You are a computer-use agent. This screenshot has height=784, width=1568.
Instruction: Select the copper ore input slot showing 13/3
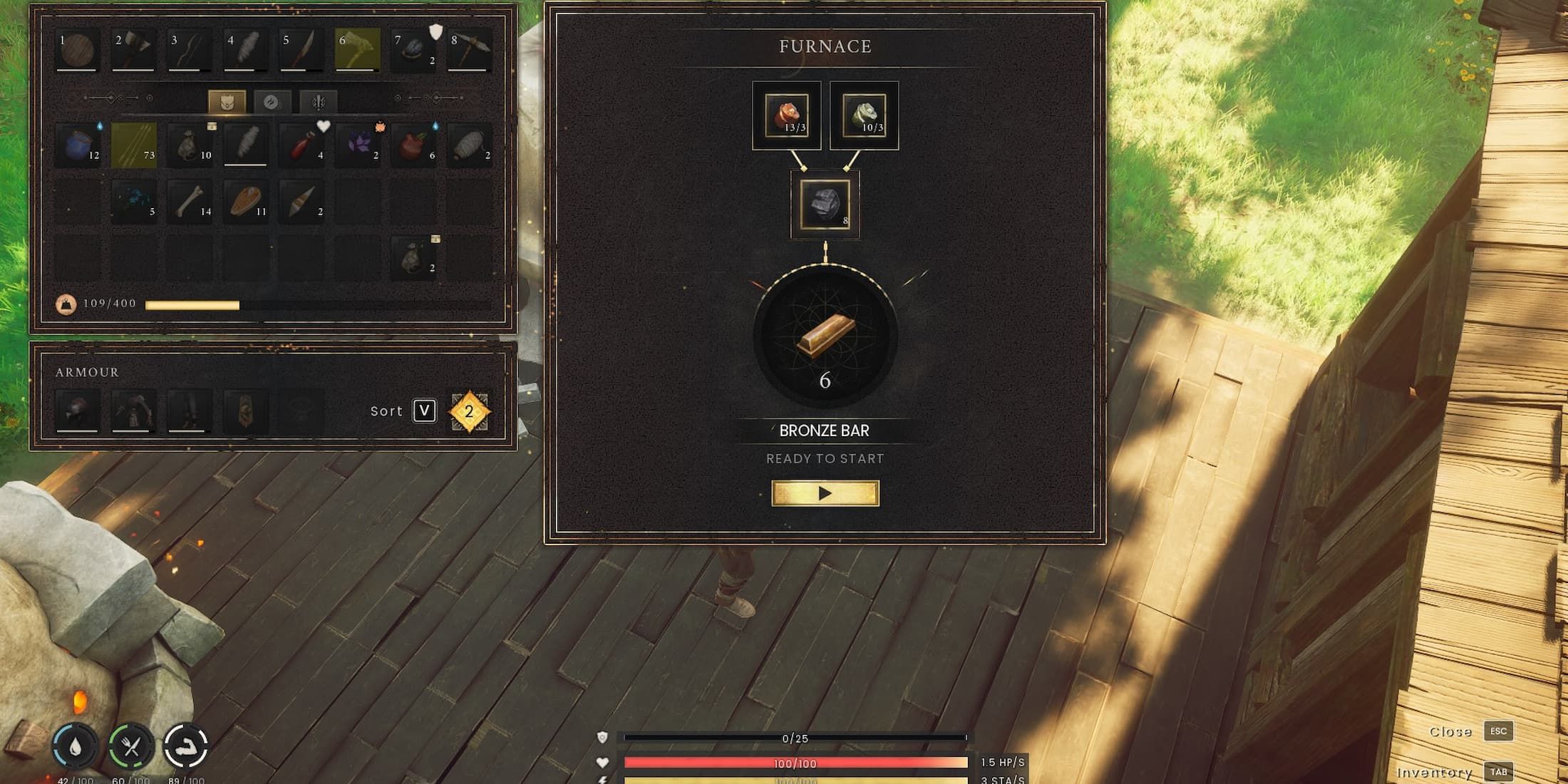point(786,115)
